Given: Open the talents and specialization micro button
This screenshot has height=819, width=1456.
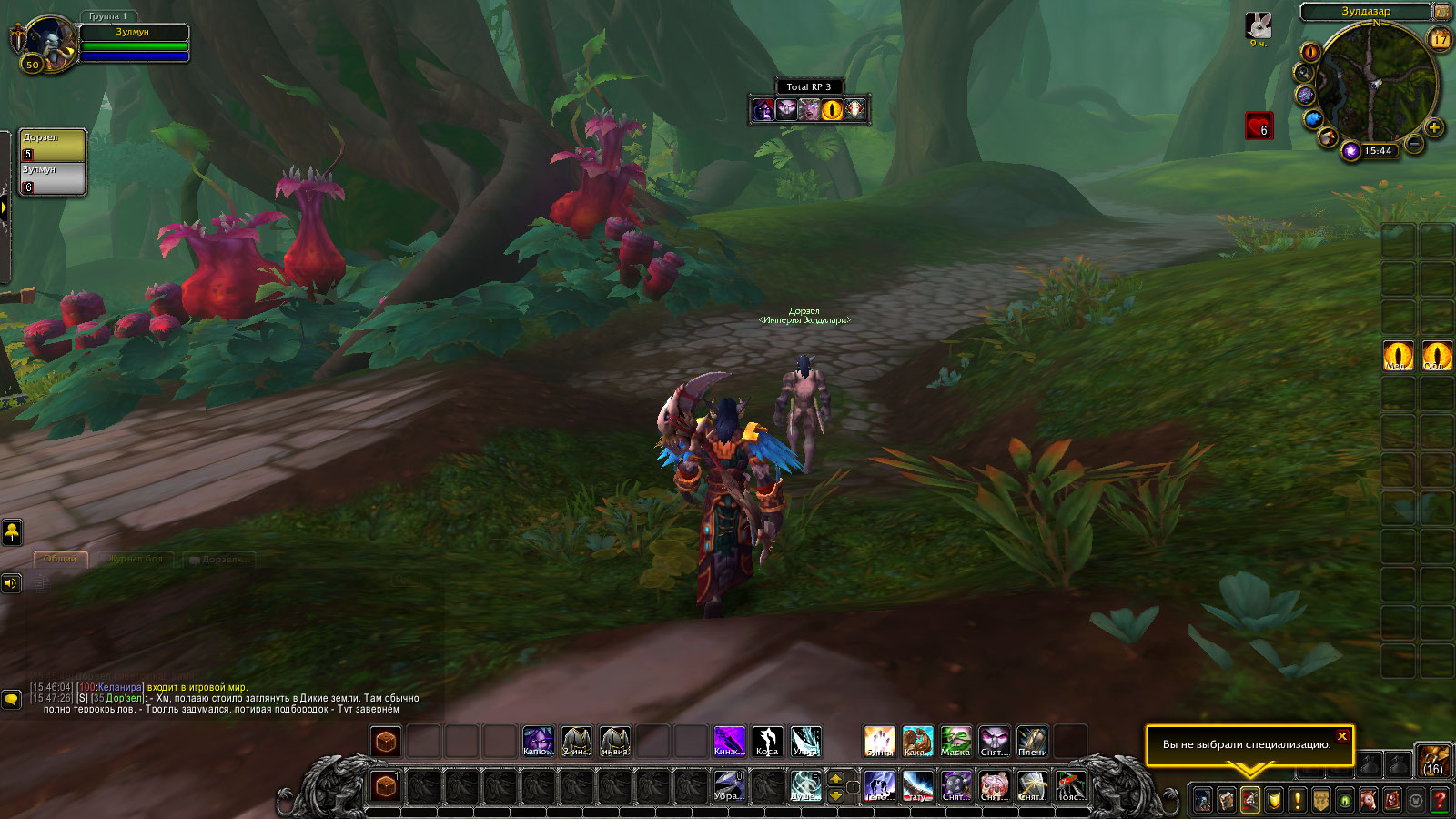Looking at the screenshot, I should coord(1250,801).
